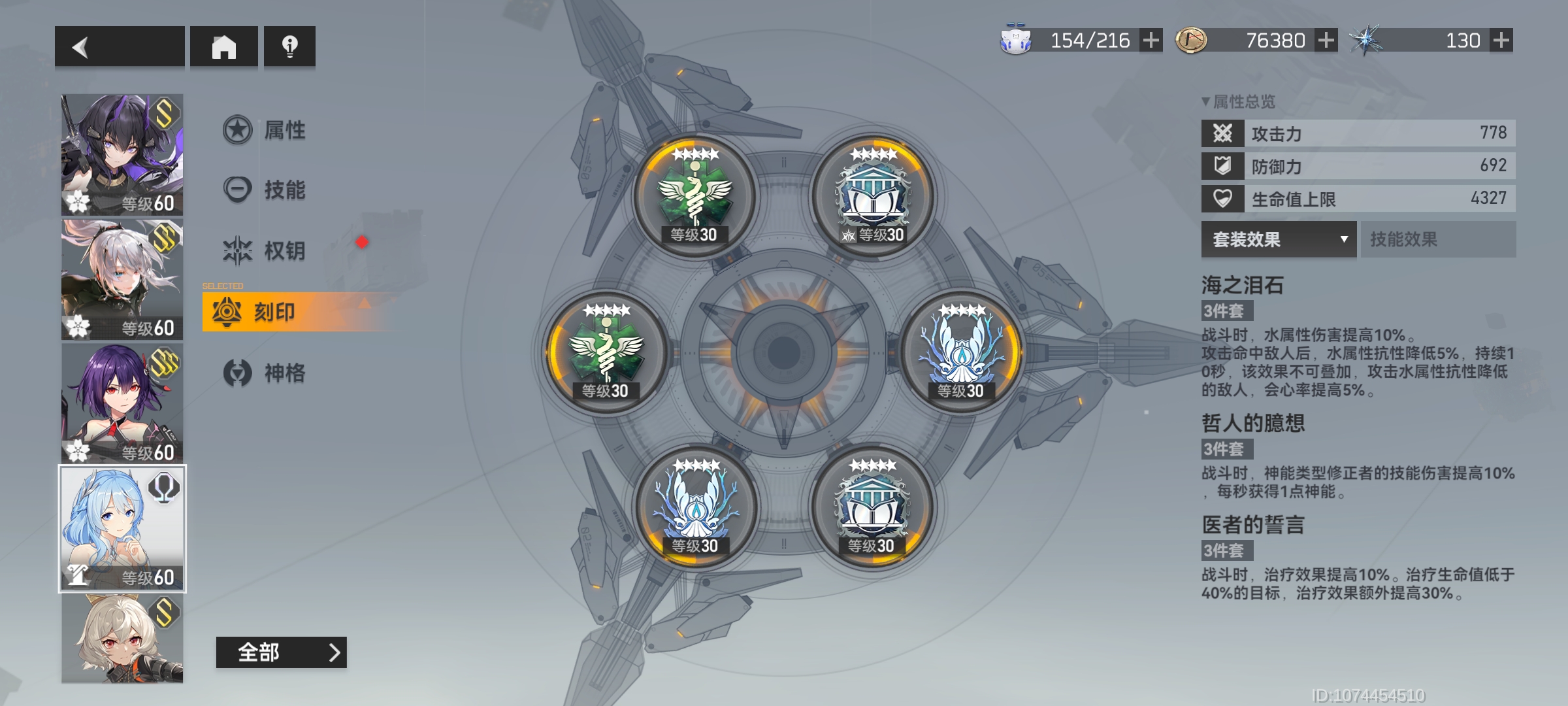Add gold coins with the plus button
The height and width of the screenshot is (706, 1568).
coord(1326,41)
